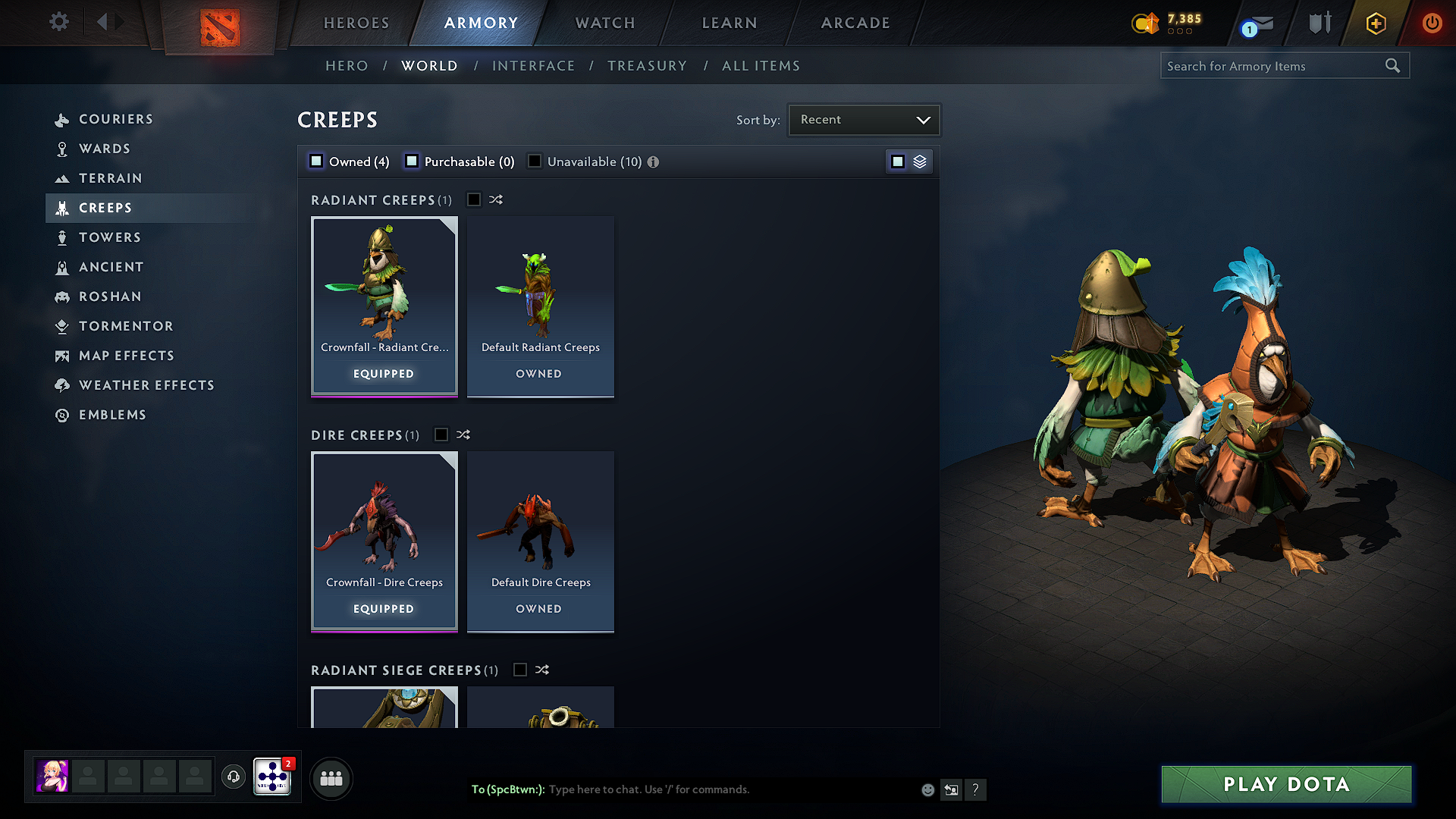Screen dimensions: 1456x819
Task: Select the Wards category
Action: click(x=105, y=149)
